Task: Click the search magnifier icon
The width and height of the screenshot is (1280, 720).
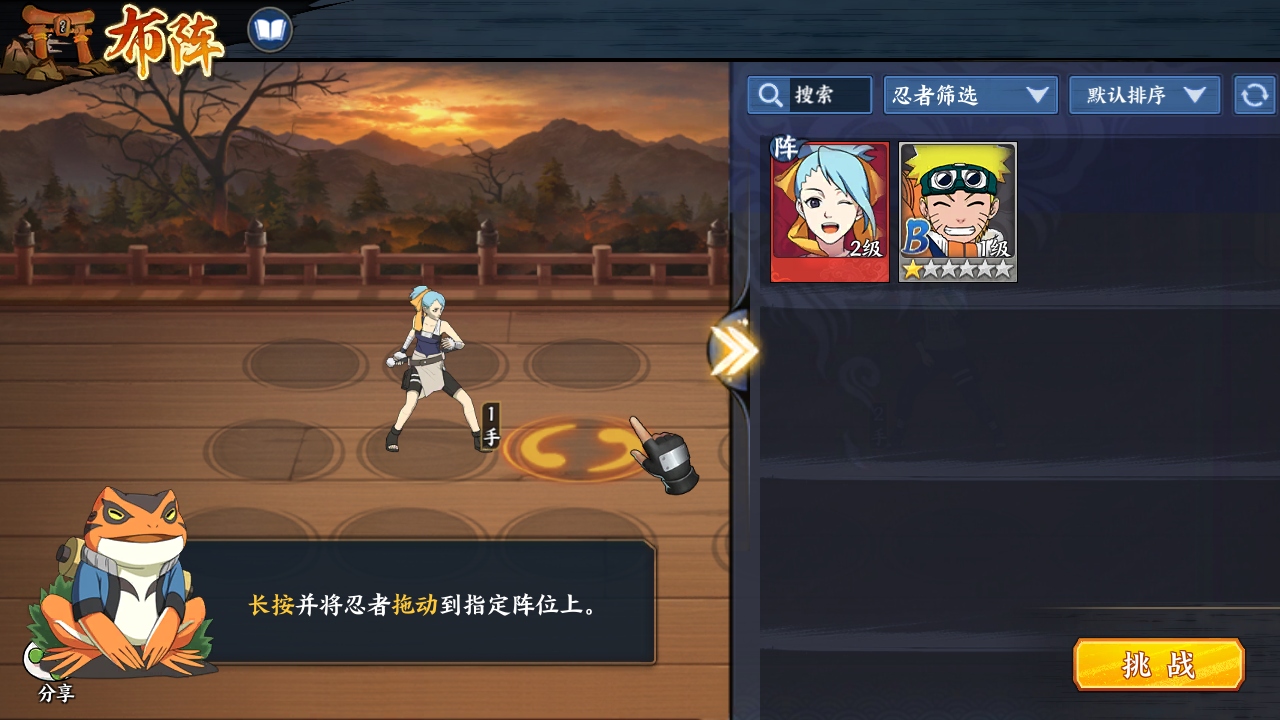Action: 769,95
